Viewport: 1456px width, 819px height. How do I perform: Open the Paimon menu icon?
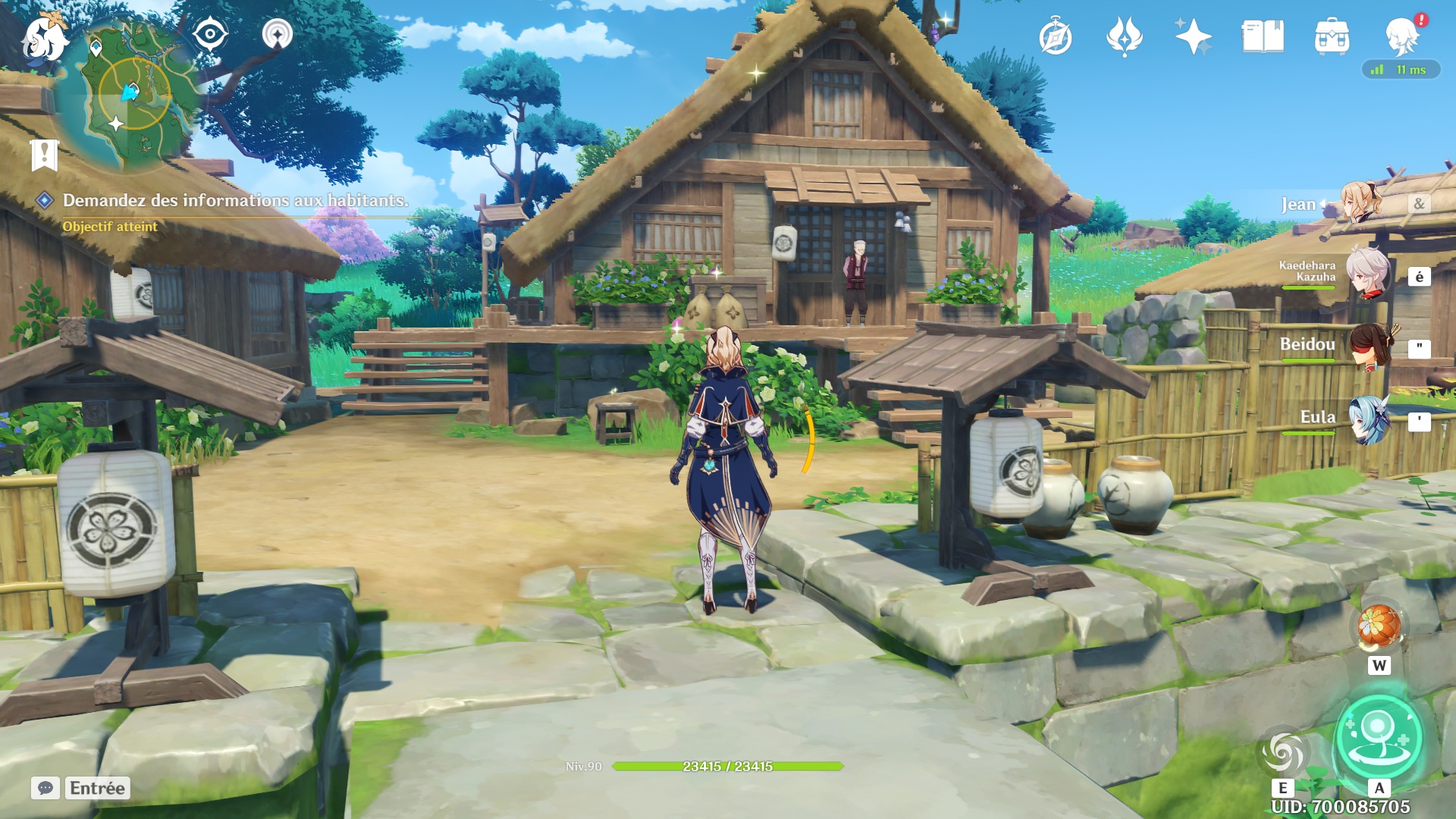coord(43,38)
